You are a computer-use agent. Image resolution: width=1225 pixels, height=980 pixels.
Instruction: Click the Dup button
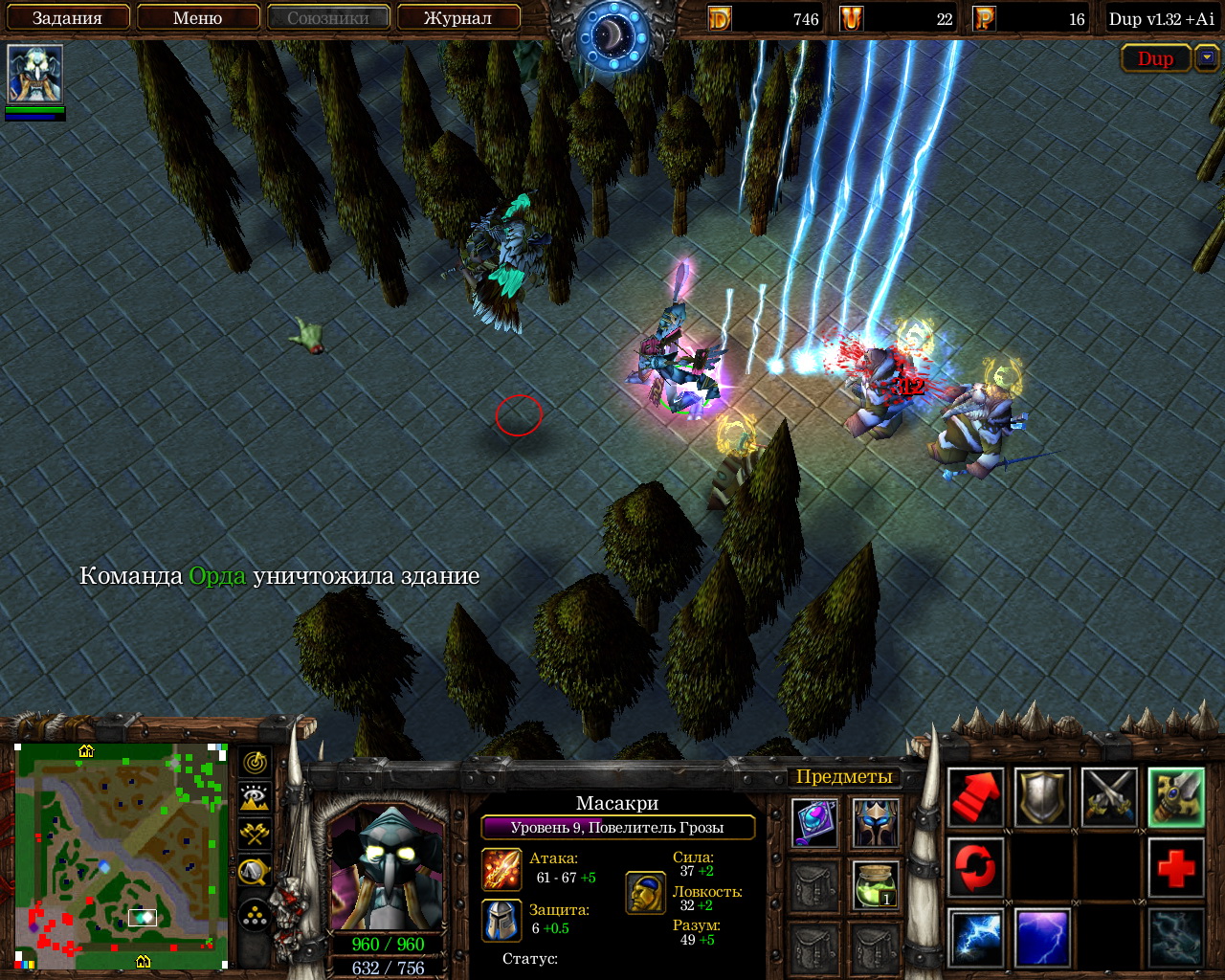pyautogui.click(x=1155, y=58)
